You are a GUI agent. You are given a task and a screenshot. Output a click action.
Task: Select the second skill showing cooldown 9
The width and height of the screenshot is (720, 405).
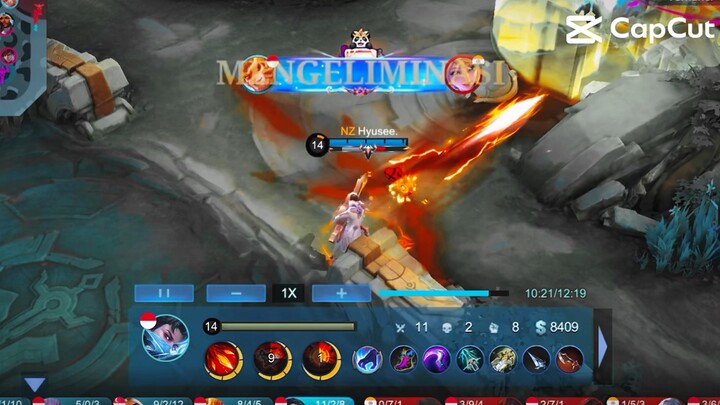[x=271, y=359]
